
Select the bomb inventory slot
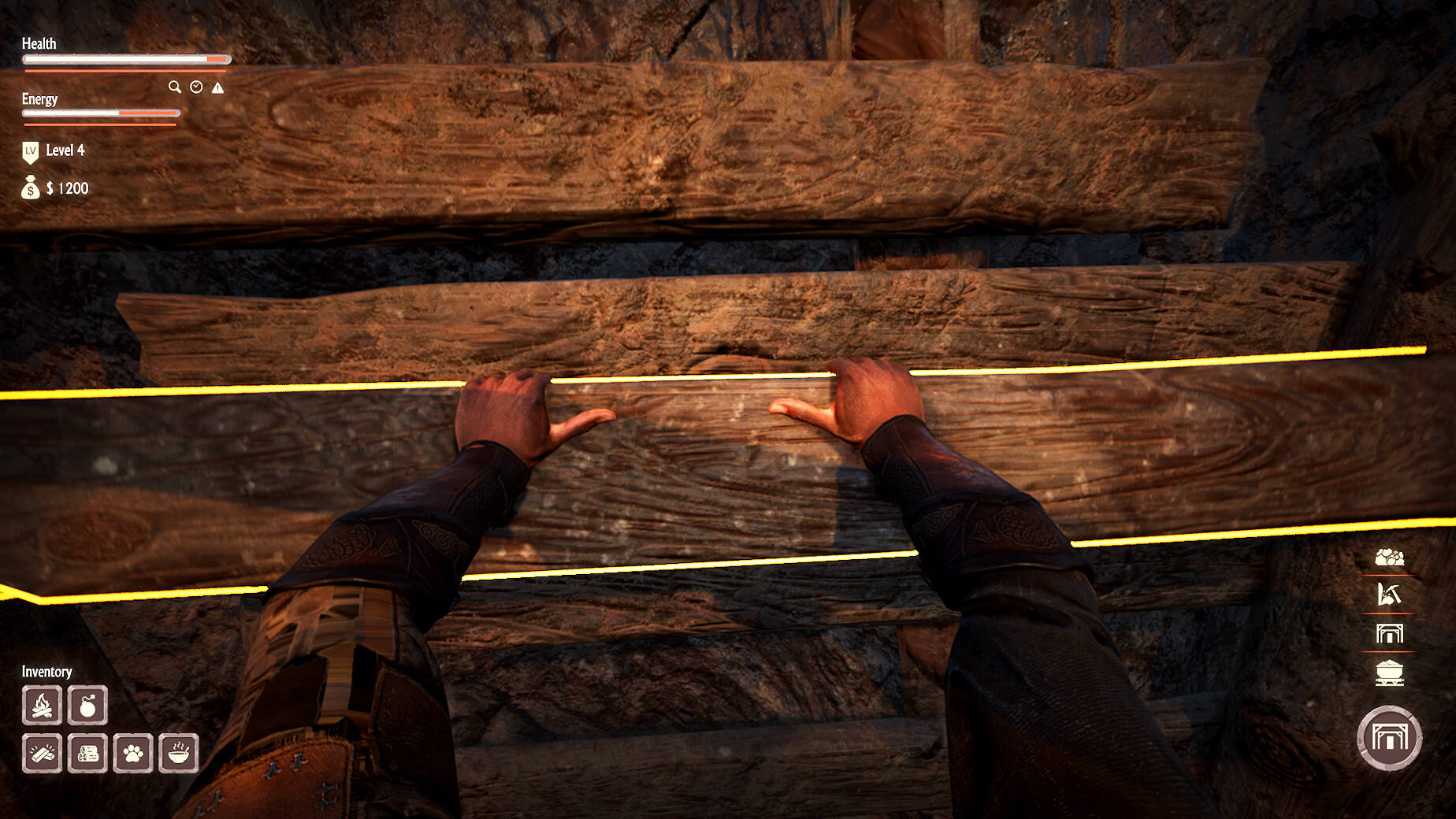(x=87, y=705)
